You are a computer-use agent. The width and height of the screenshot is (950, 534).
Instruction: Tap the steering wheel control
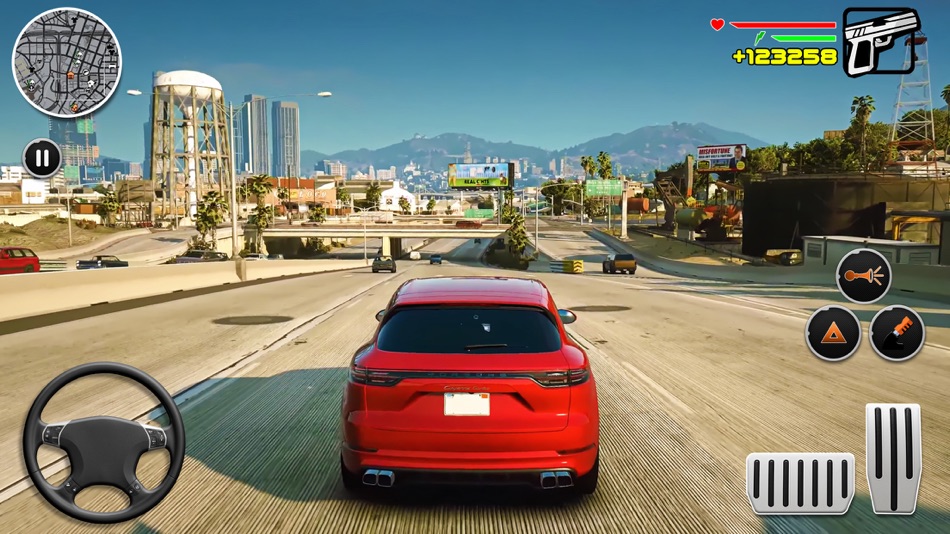[104, 442]
